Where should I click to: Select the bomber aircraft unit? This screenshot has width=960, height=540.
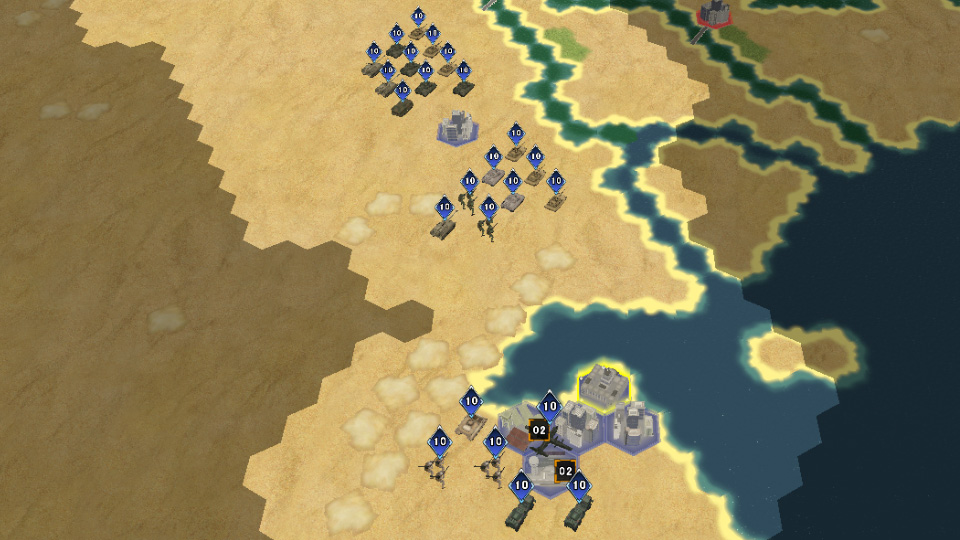(547, 445)
